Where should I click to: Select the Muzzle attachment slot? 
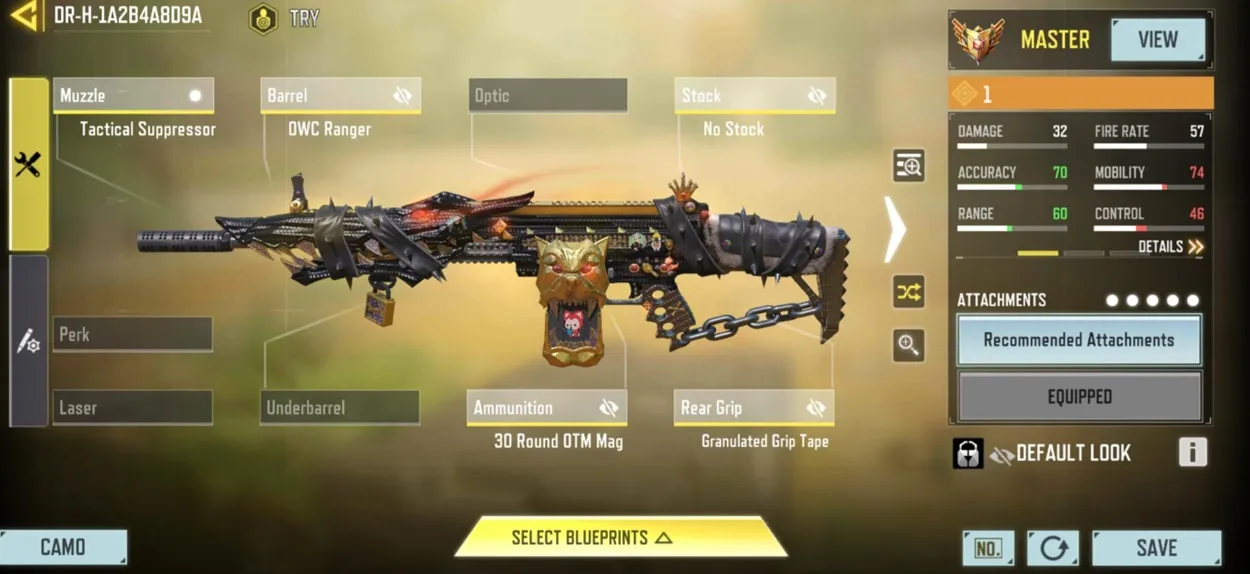(x=133, y=96)
